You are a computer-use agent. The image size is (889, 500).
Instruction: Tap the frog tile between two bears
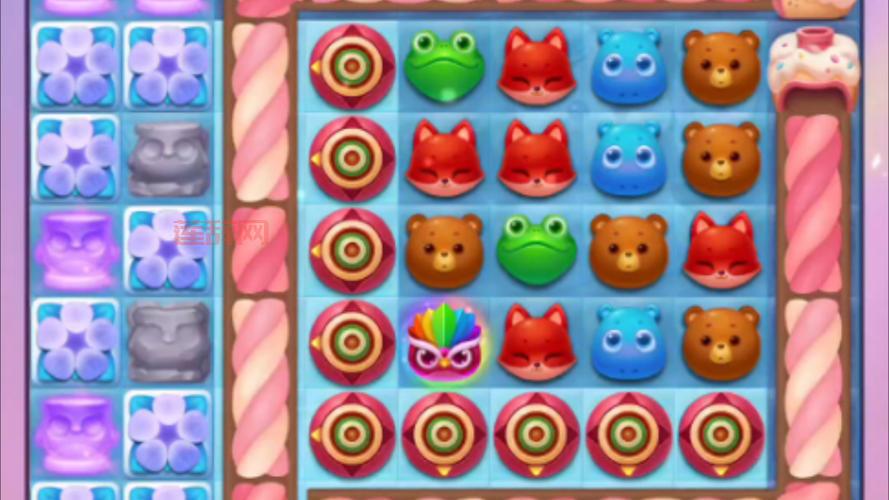(x=537, y=249)
